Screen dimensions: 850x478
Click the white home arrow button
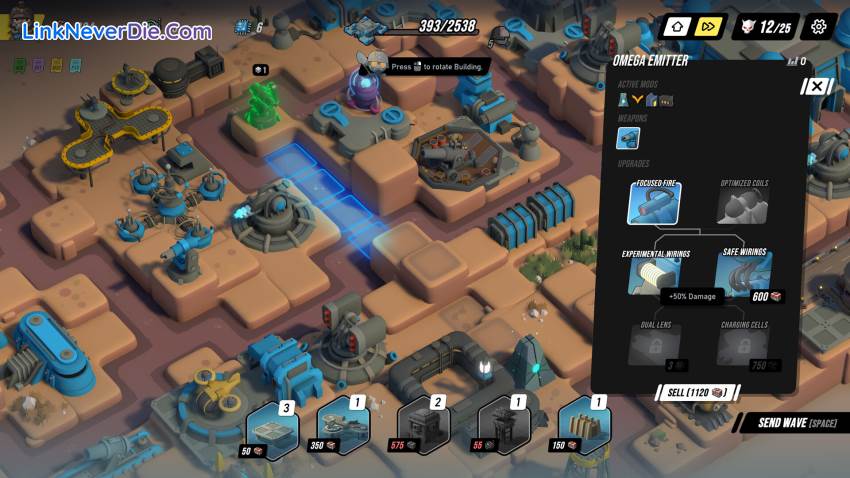coord(677,27)
